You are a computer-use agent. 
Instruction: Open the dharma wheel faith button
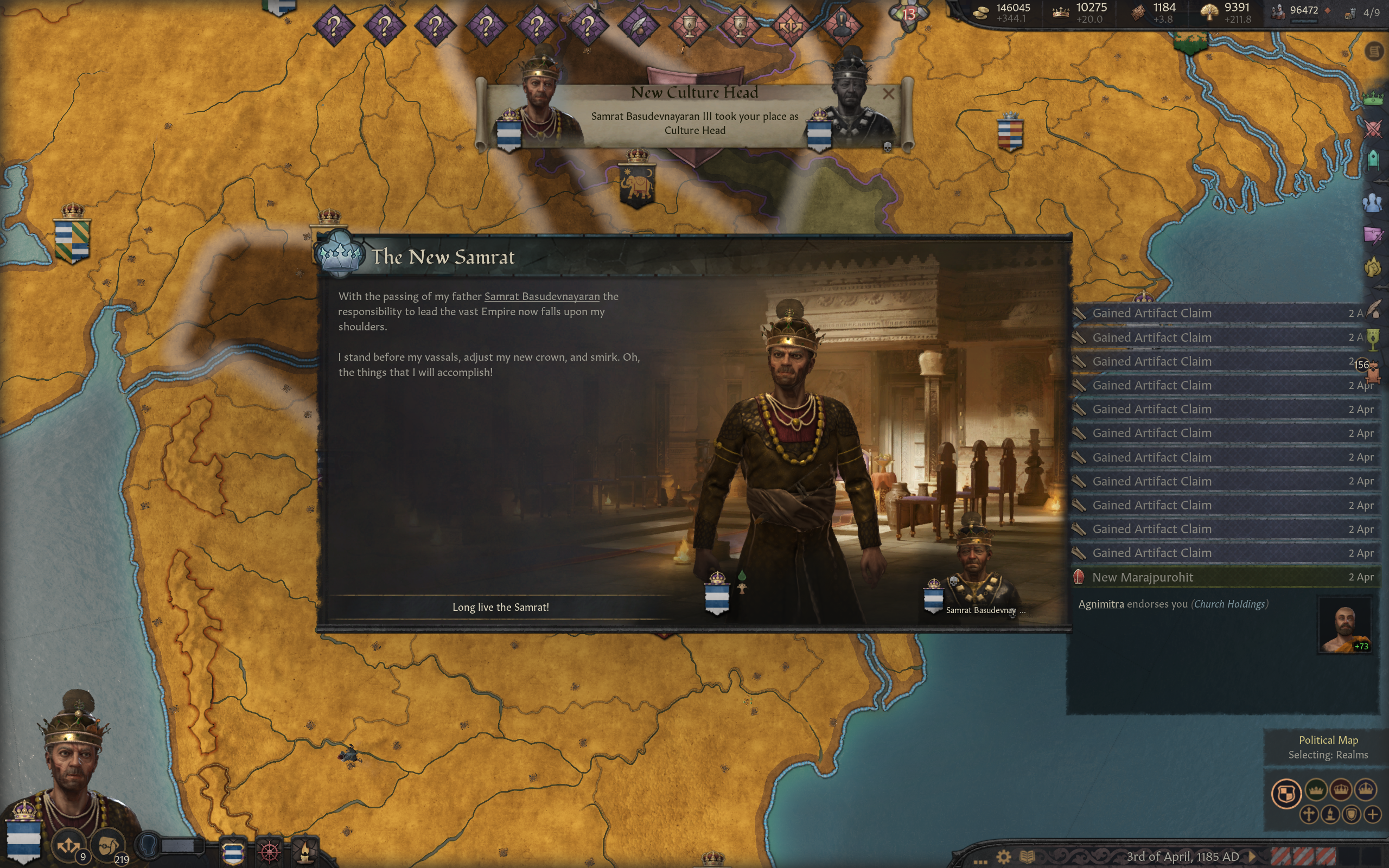(x=269, y=851)
